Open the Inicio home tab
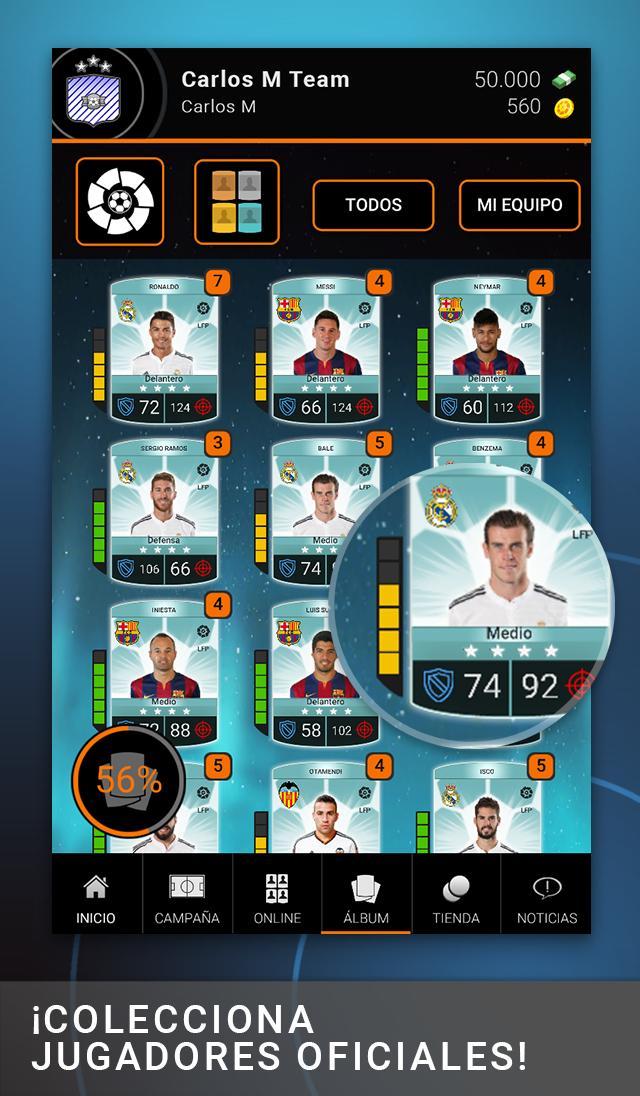Screen dimensions: 640x1096 (x=96, y=897)
